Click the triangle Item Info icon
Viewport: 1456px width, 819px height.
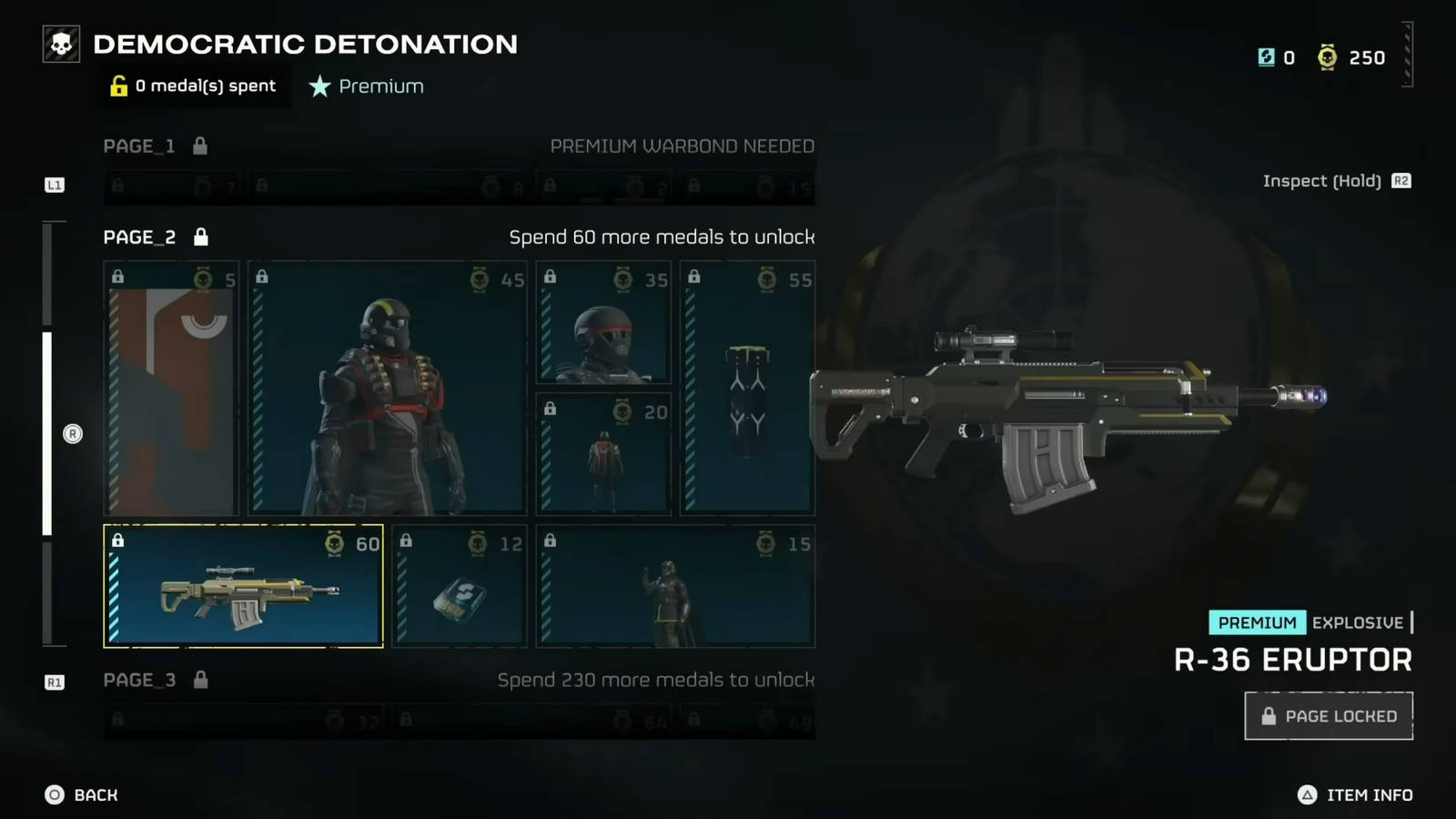tap(1308, 794)
